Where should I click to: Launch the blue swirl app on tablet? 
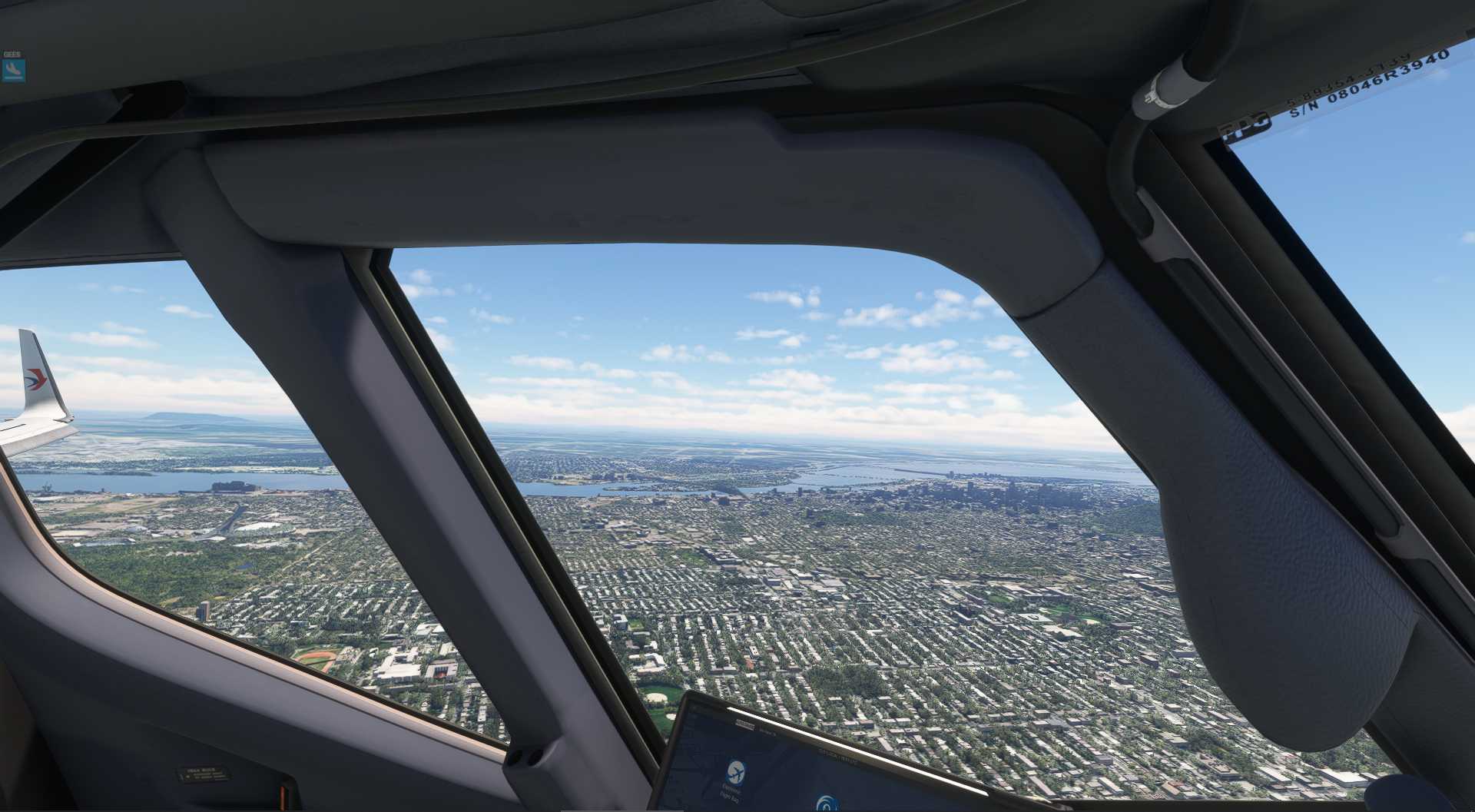(826, 803)
